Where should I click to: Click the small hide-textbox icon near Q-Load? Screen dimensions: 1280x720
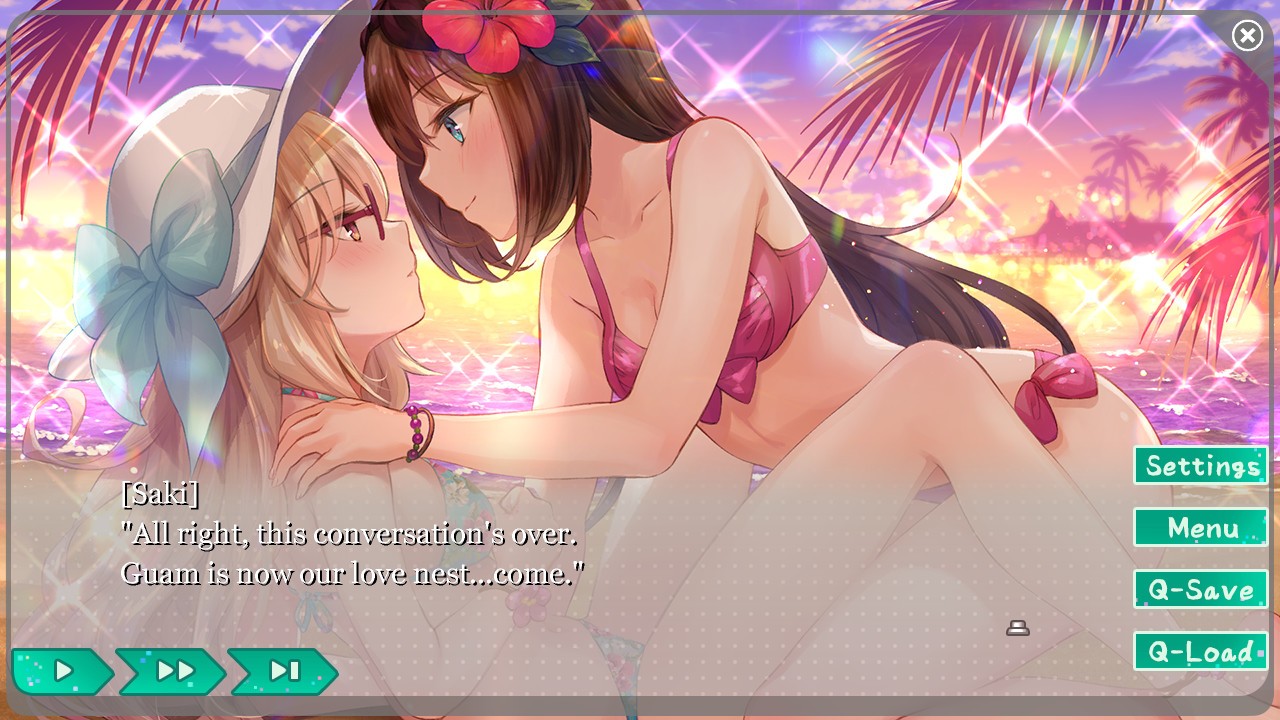(x=1017, y=629)
